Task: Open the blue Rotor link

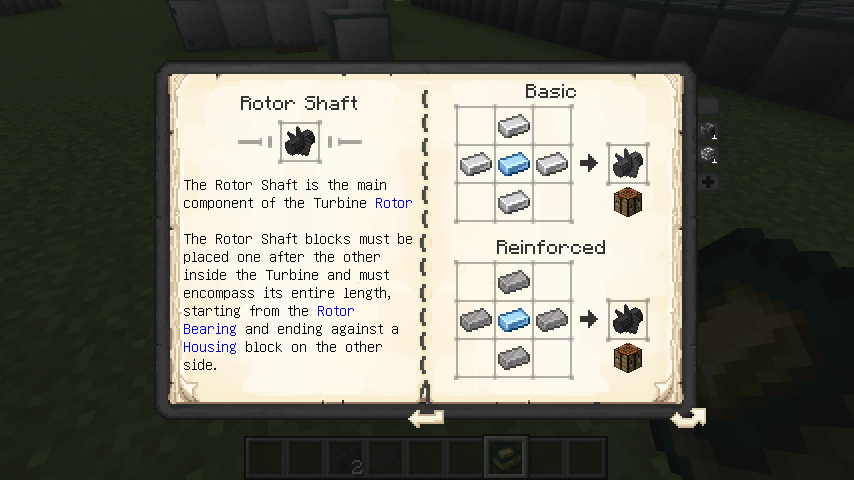Action: tap(393, 203)
